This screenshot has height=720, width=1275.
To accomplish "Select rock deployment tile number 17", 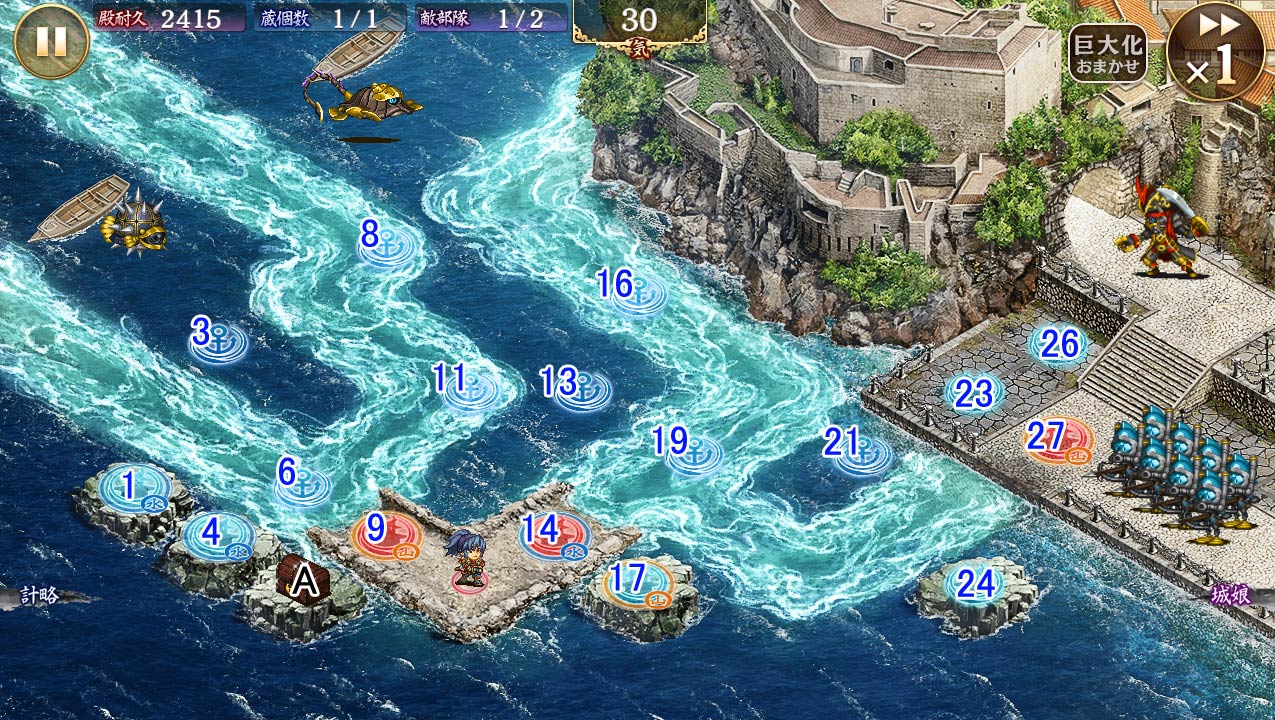I will point(637,583).
